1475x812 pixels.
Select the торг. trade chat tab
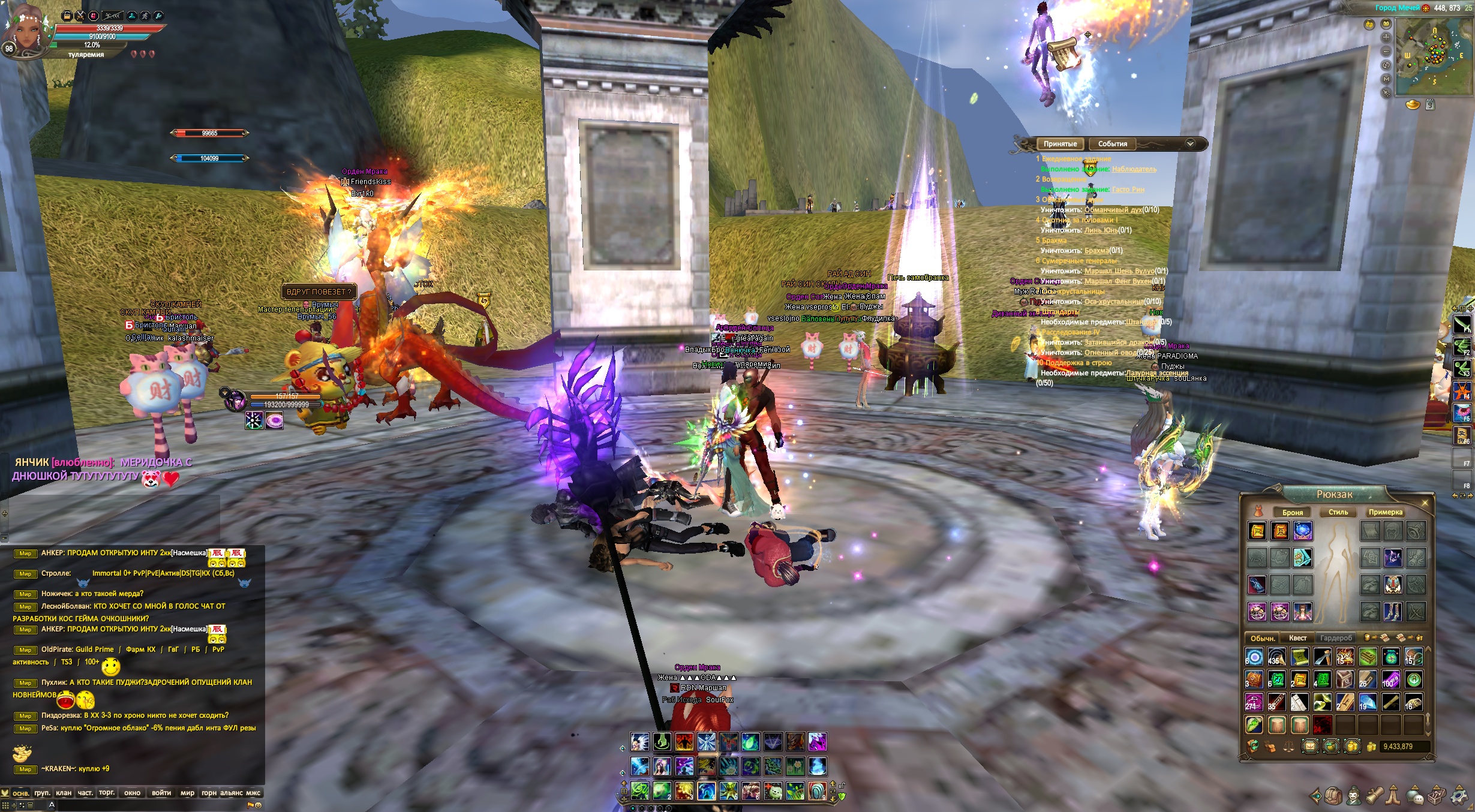[107, 793]
